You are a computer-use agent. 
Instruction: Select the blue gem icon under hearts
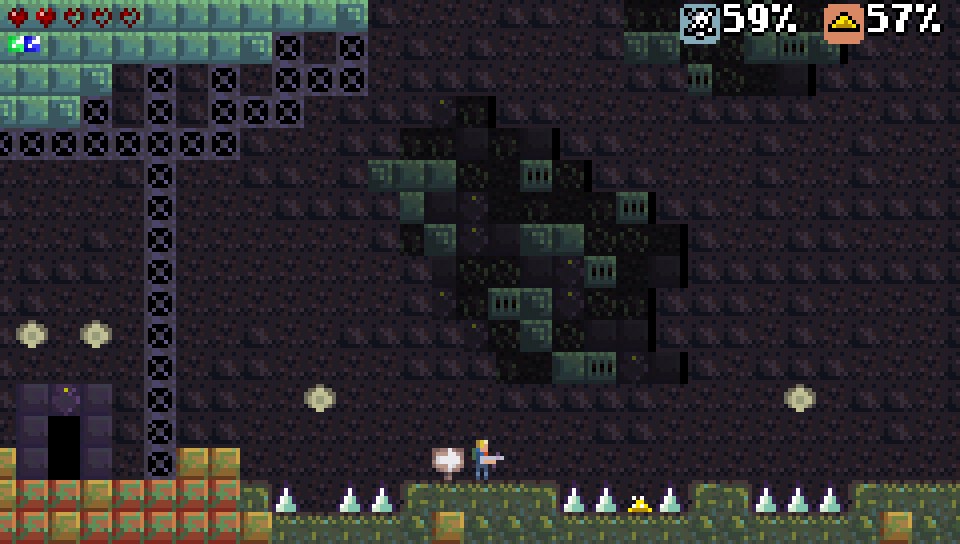[x=31, y=43]
